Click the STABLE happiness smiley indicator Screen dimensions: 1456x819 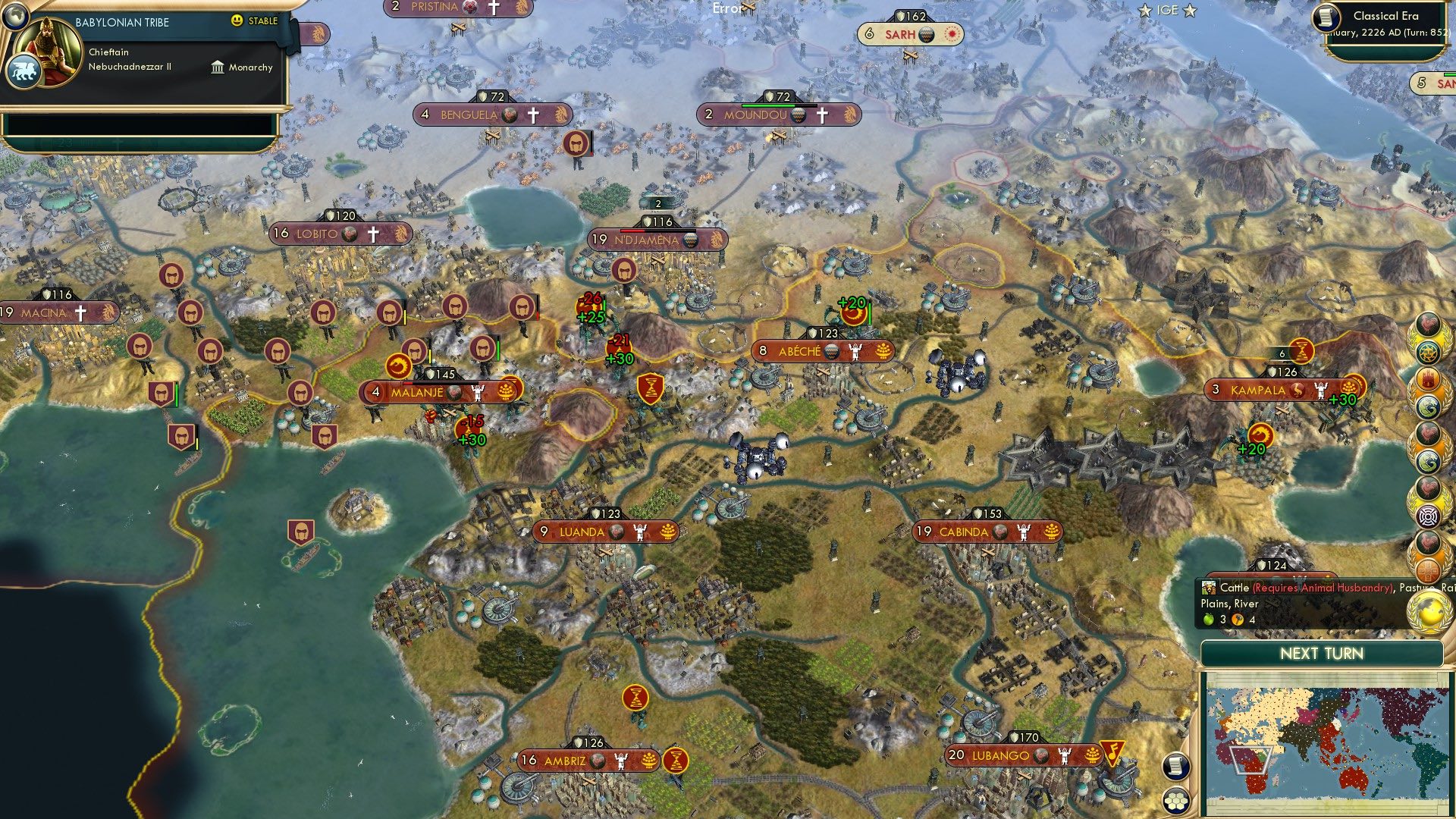click(237, 22)
